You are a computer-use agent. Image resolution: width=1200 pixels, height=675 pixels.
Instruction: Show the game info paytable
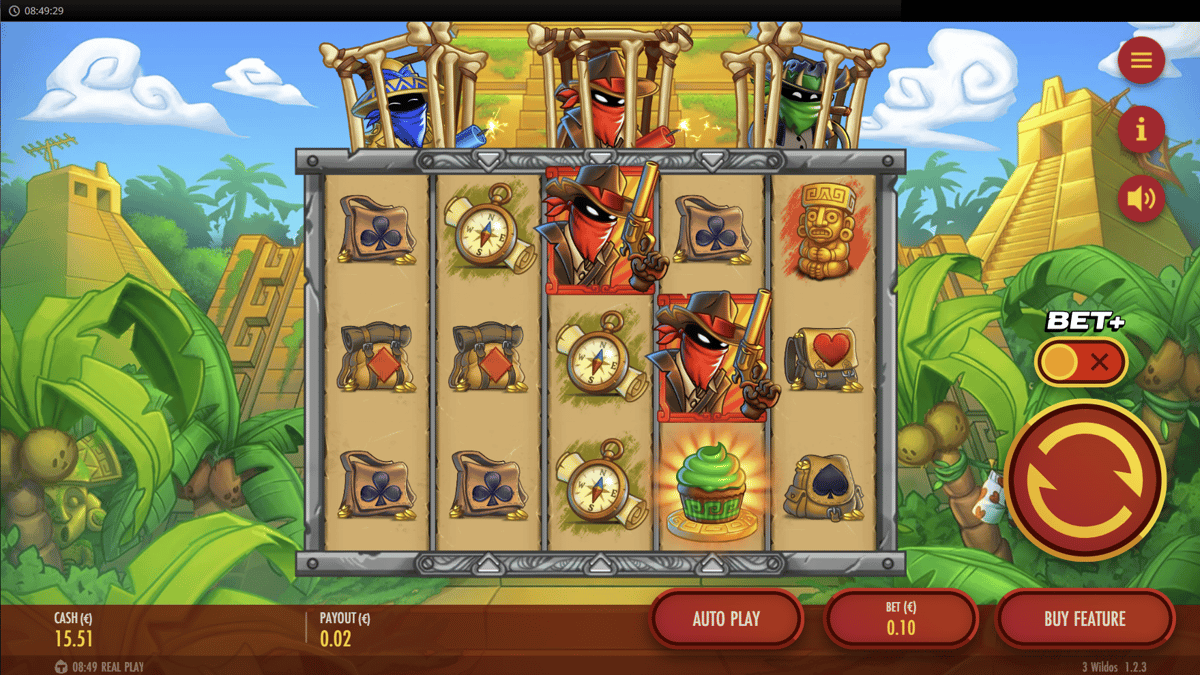coord(1141,130)
